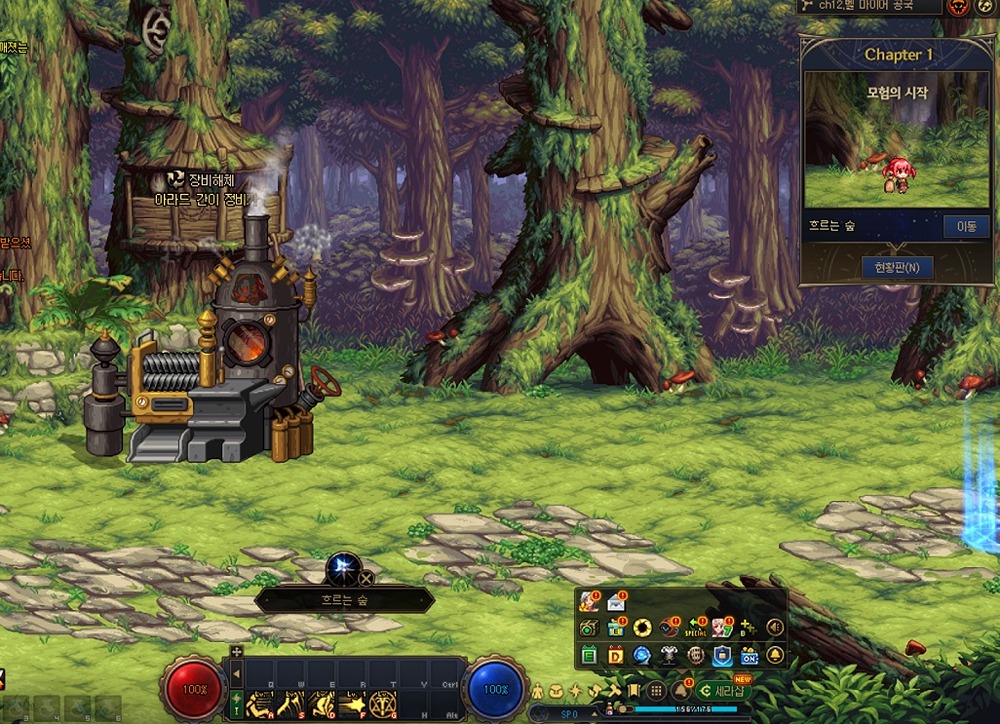Toggle the speaker sound button
The image size is (1000, 724).
pyautogui.click(x=774, y=628)
